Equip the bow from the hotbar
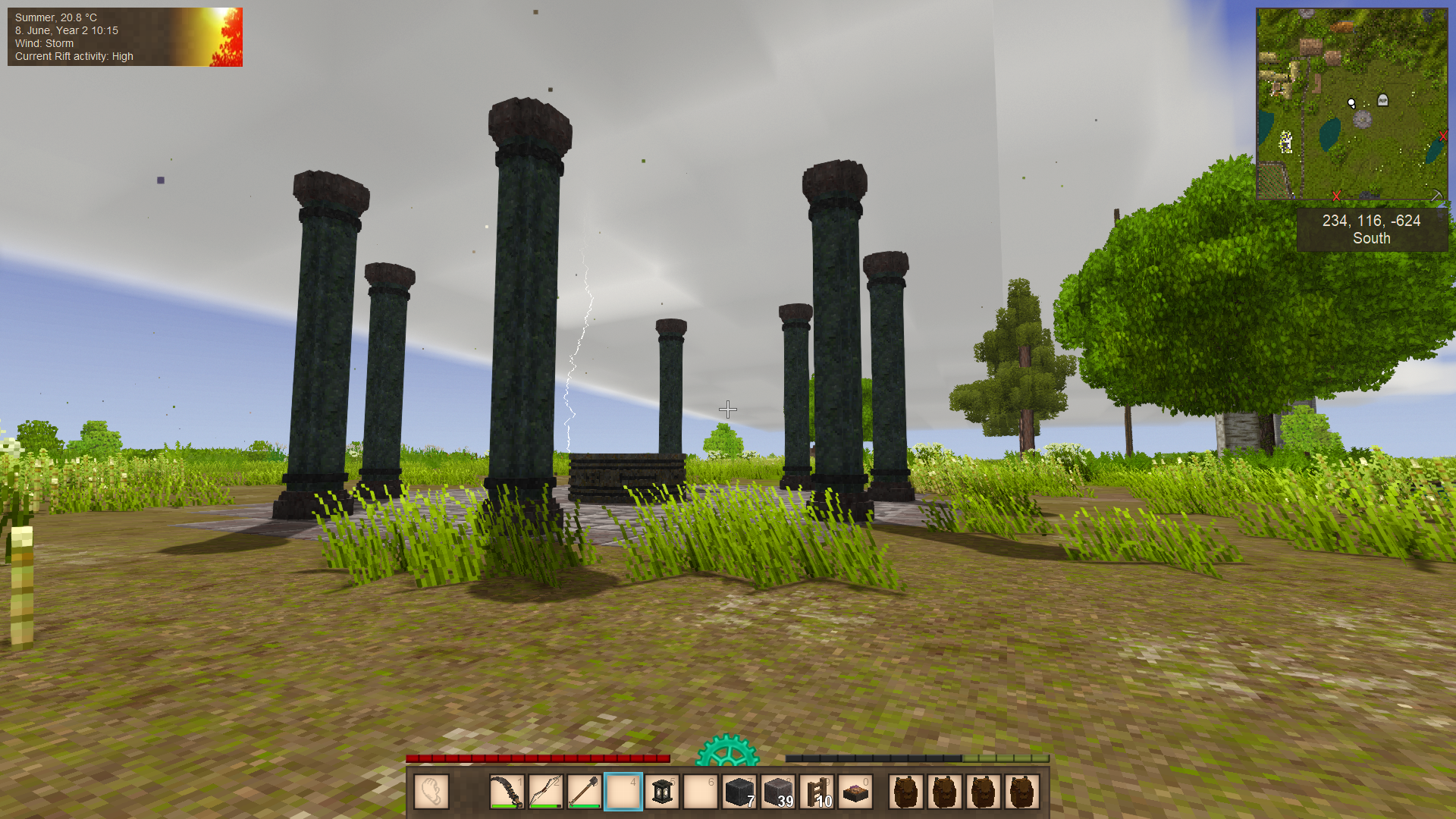 546,792
